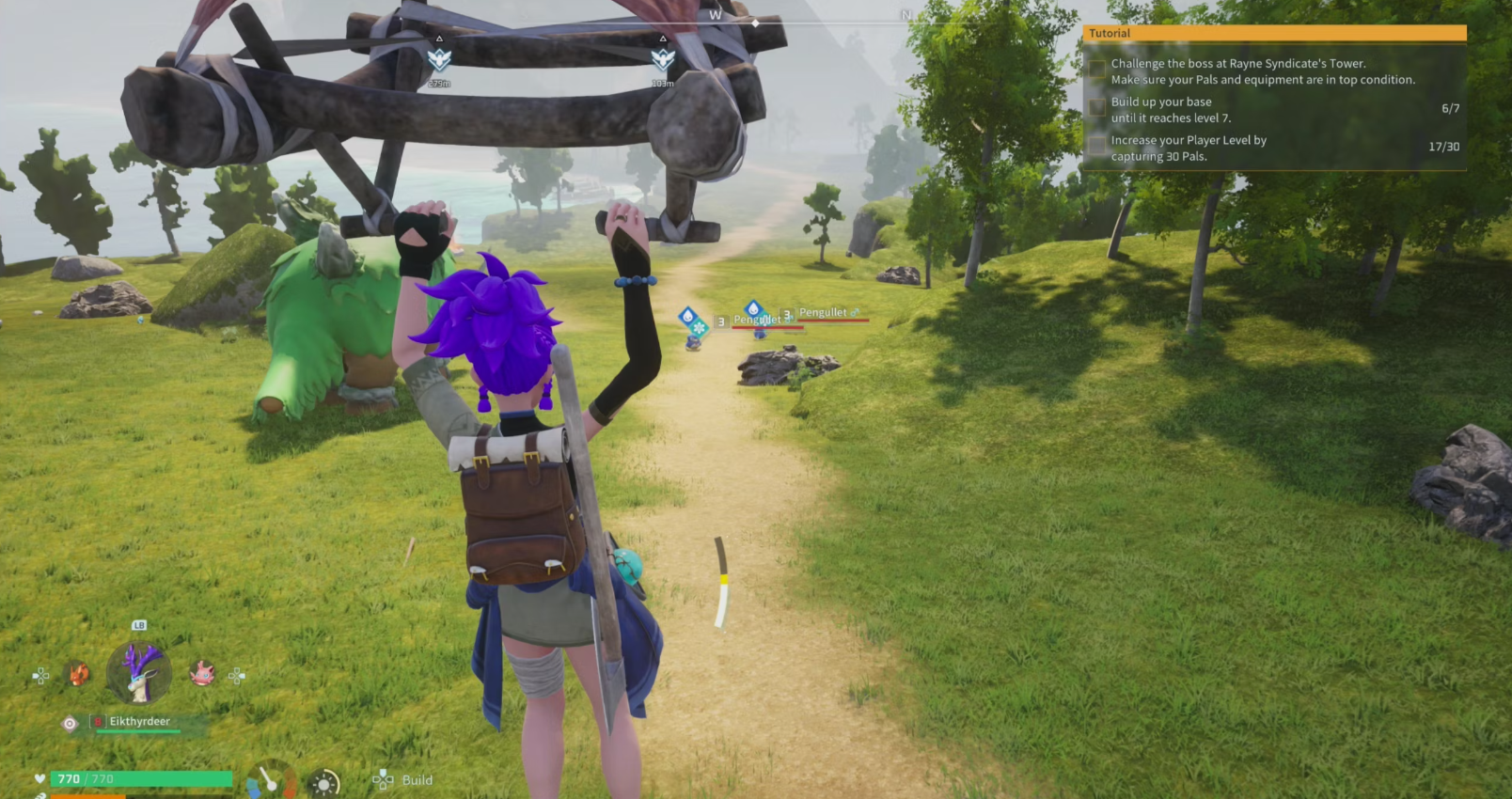Switch to the pink Pal icon

tap(202, 674)
